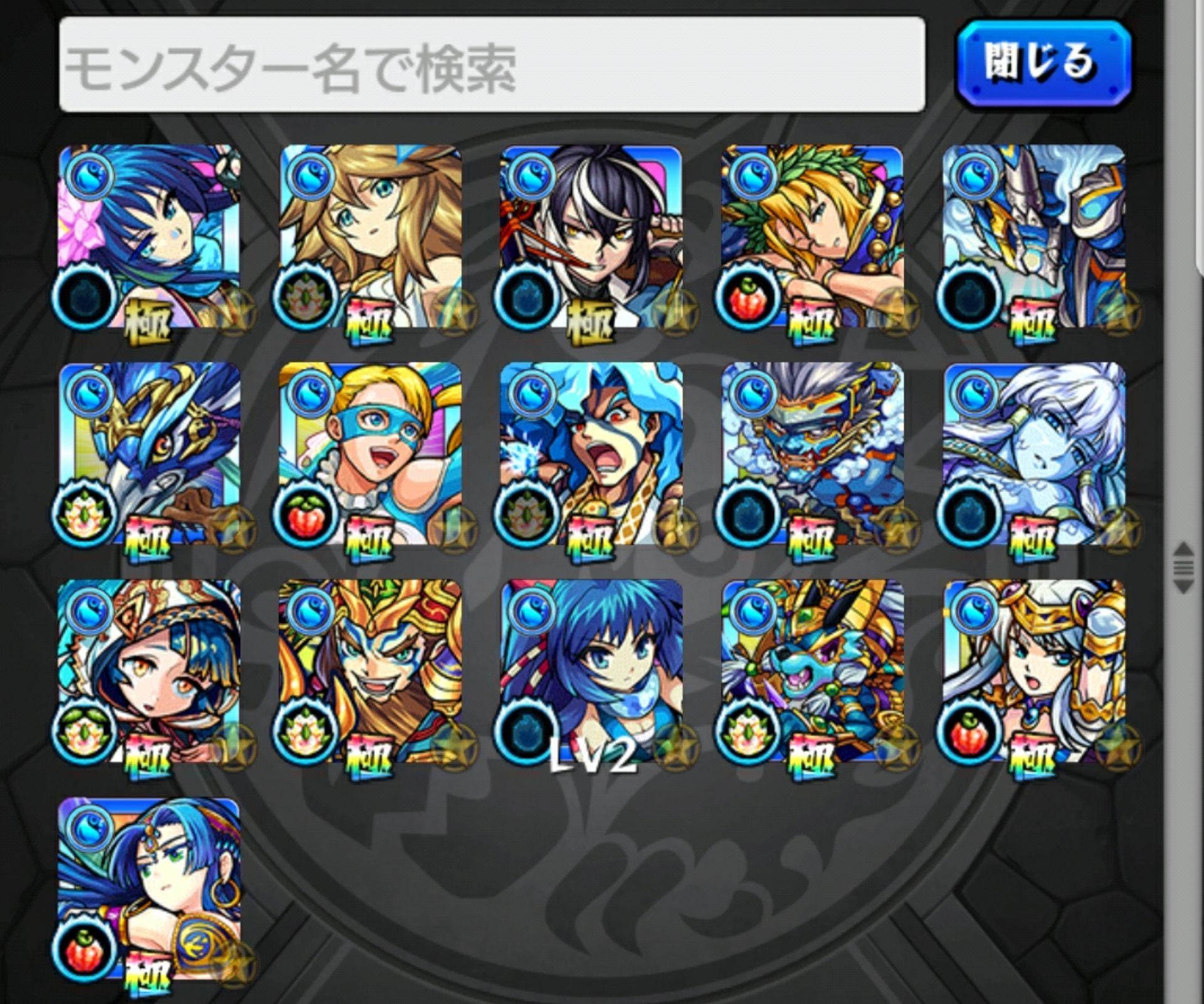Pick the blue-haired dancer with hoop earring
Viewport: 1204px width, 1004px height.
pos(149,888)
